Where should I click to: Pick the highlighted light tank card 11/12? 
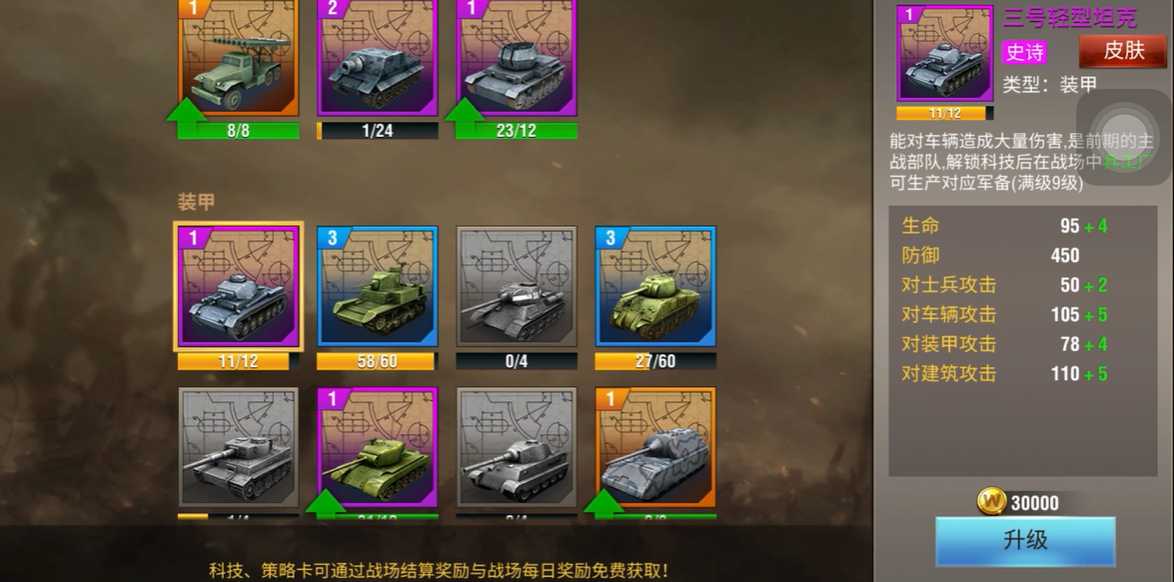tap(238, 287)
